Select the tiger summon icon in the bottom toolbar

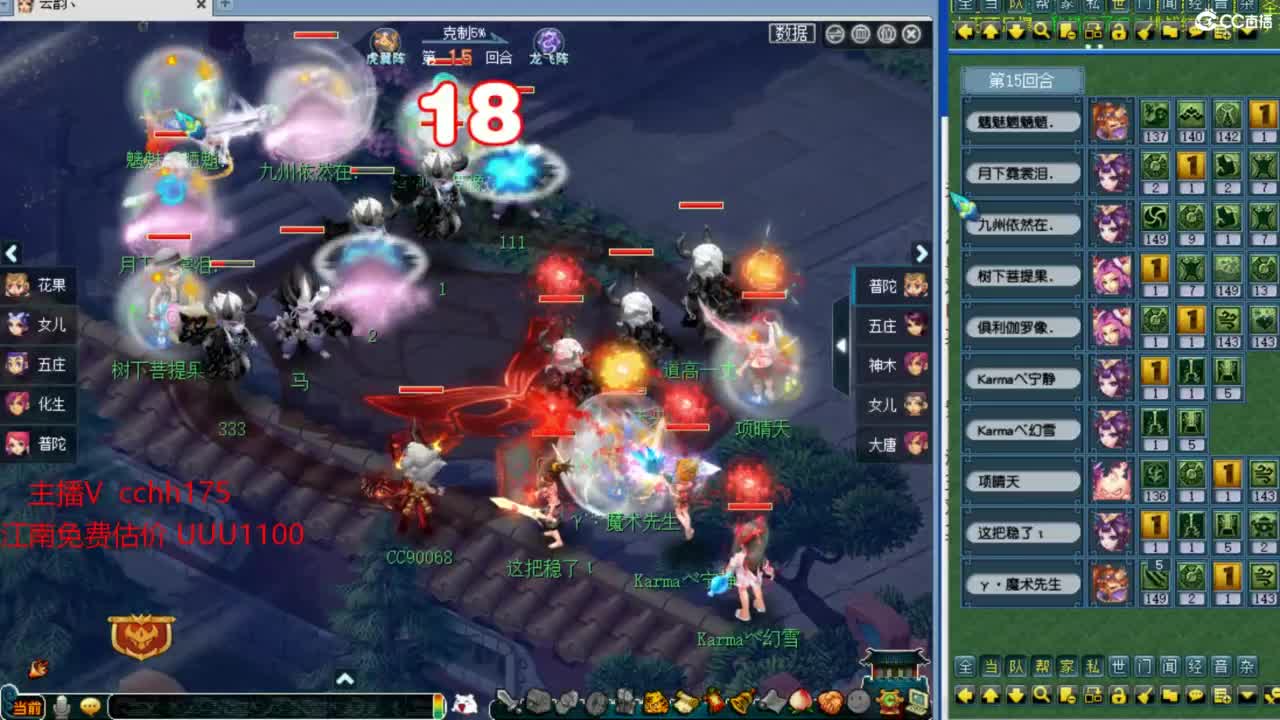[x=653, y=703]
